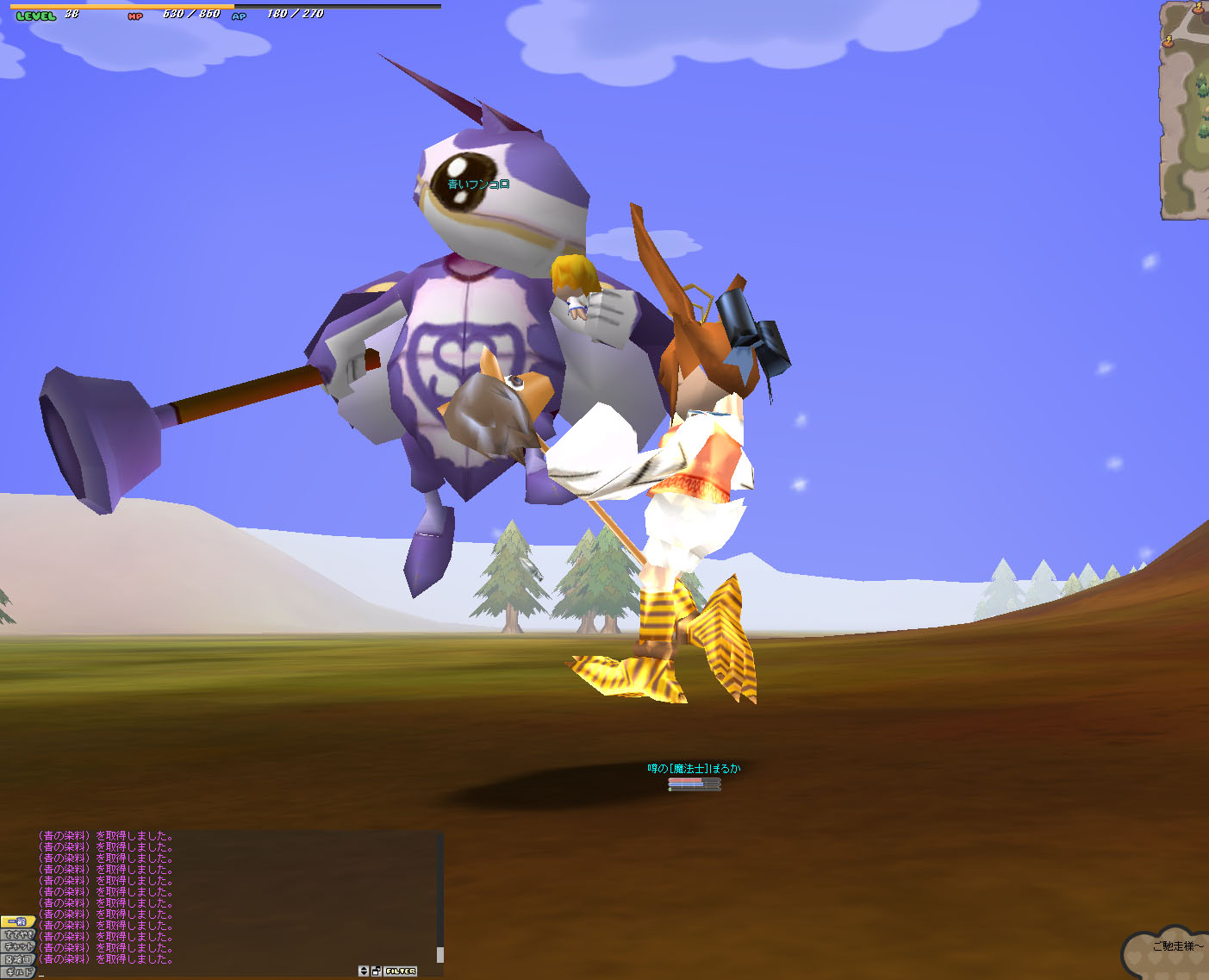The width and height of the screenshot is (1209, 980).
Task: Select the ささやき whisper chat tab
Action: (x=17, y=934)
